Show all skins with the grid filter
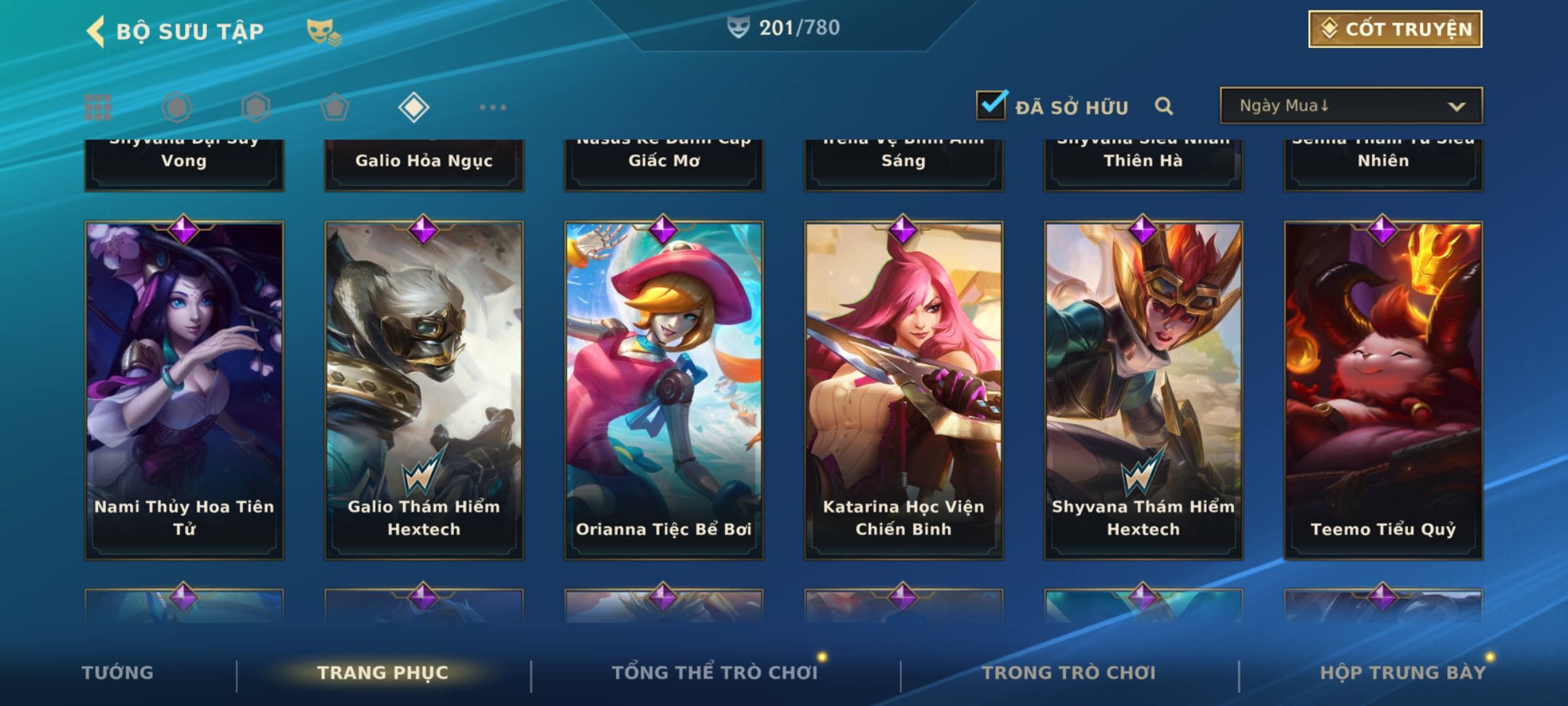1568x706 pixels. [x=98, y=107]
